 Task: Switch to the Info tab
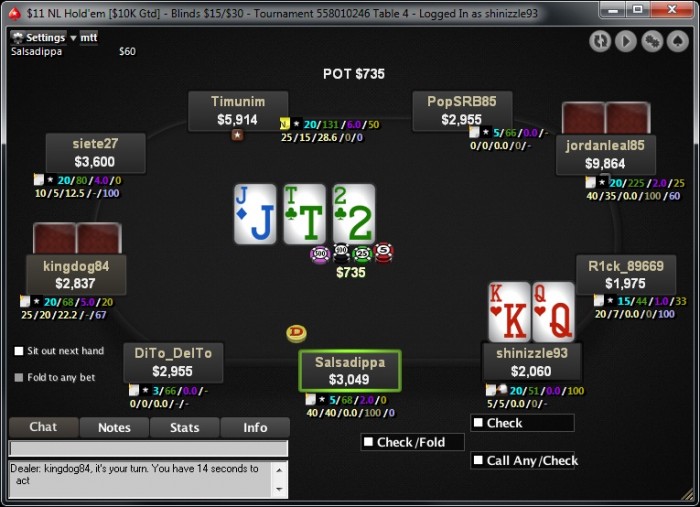coord(255,427)
